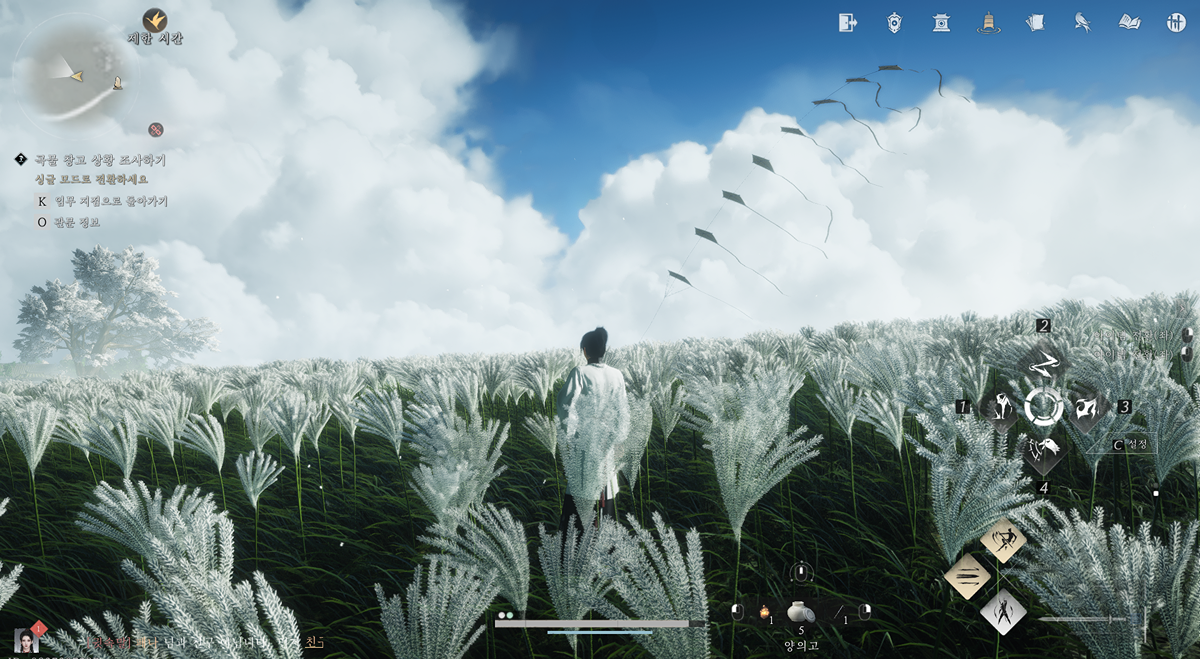Image resolution: width=1200 pixels, height=659 pixels.
Task: Select the grain warehouse quest tracker
Action: 100,160
